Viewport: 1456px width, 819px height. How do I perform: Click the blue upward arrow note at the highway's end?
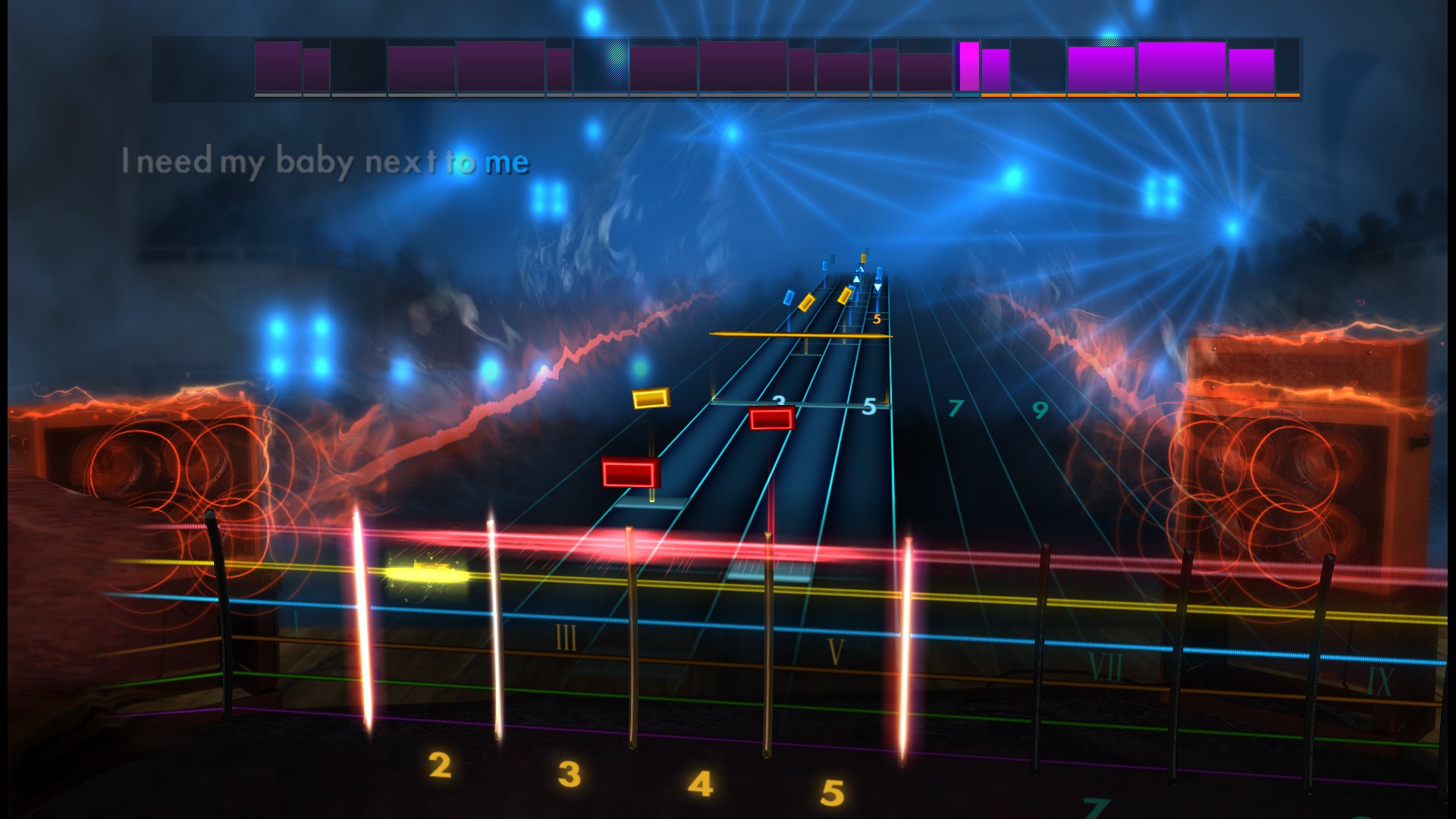[855, 279]
